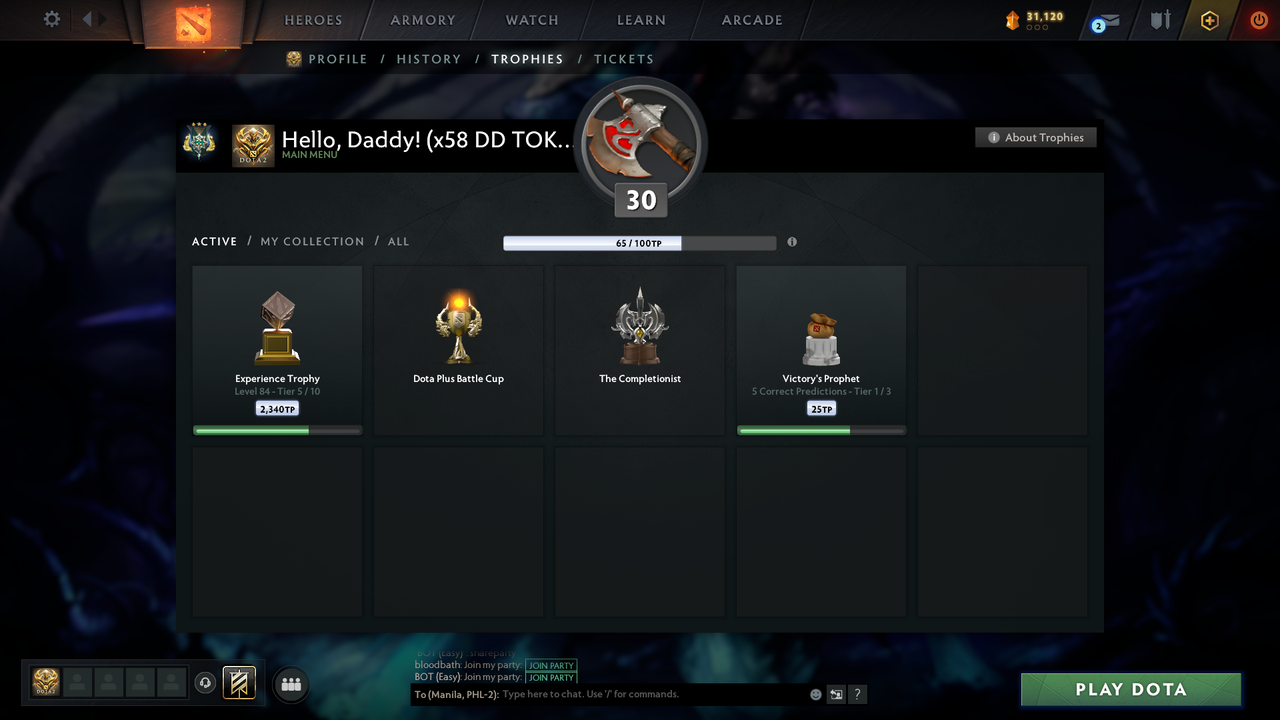Click the About Trophies button
The height and width of the screenshot is (720, 1280).
point(1036,137)
